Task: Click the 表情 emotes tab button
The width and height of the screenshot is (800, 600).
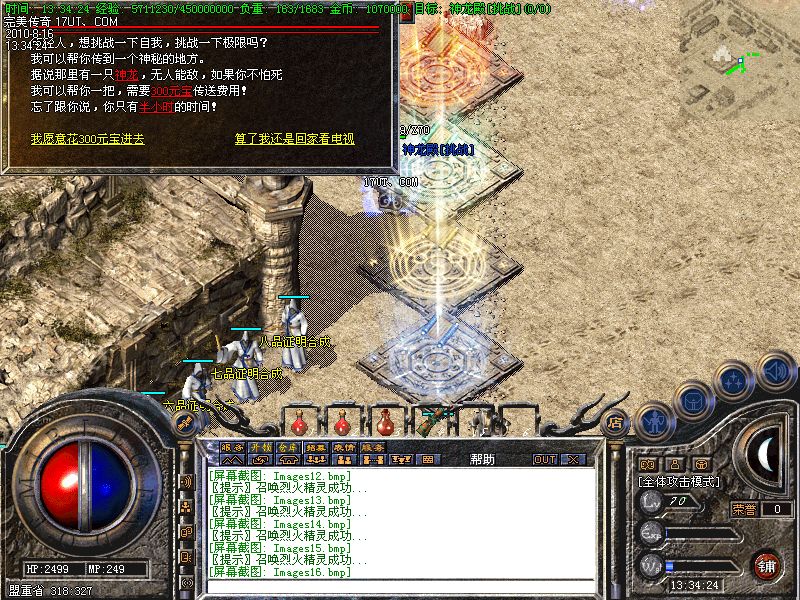Action: [x=345, y=447]
